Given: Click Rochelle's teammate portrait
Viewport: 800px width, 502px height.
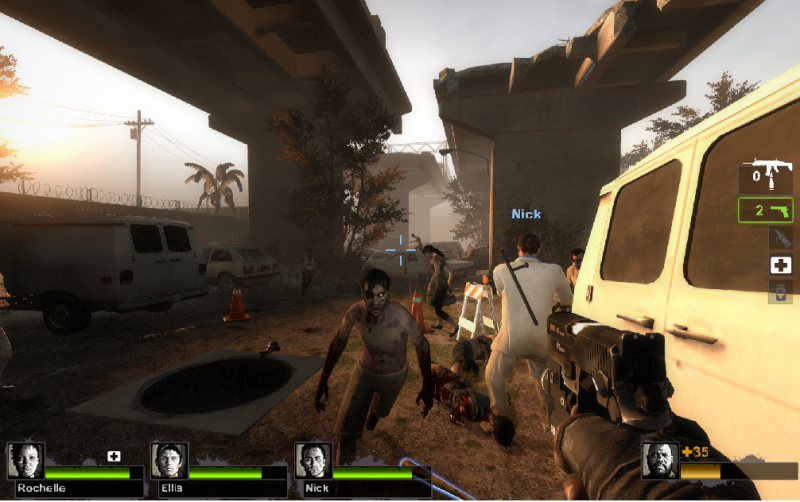Looking at the screenshot, I should point(25,460).
